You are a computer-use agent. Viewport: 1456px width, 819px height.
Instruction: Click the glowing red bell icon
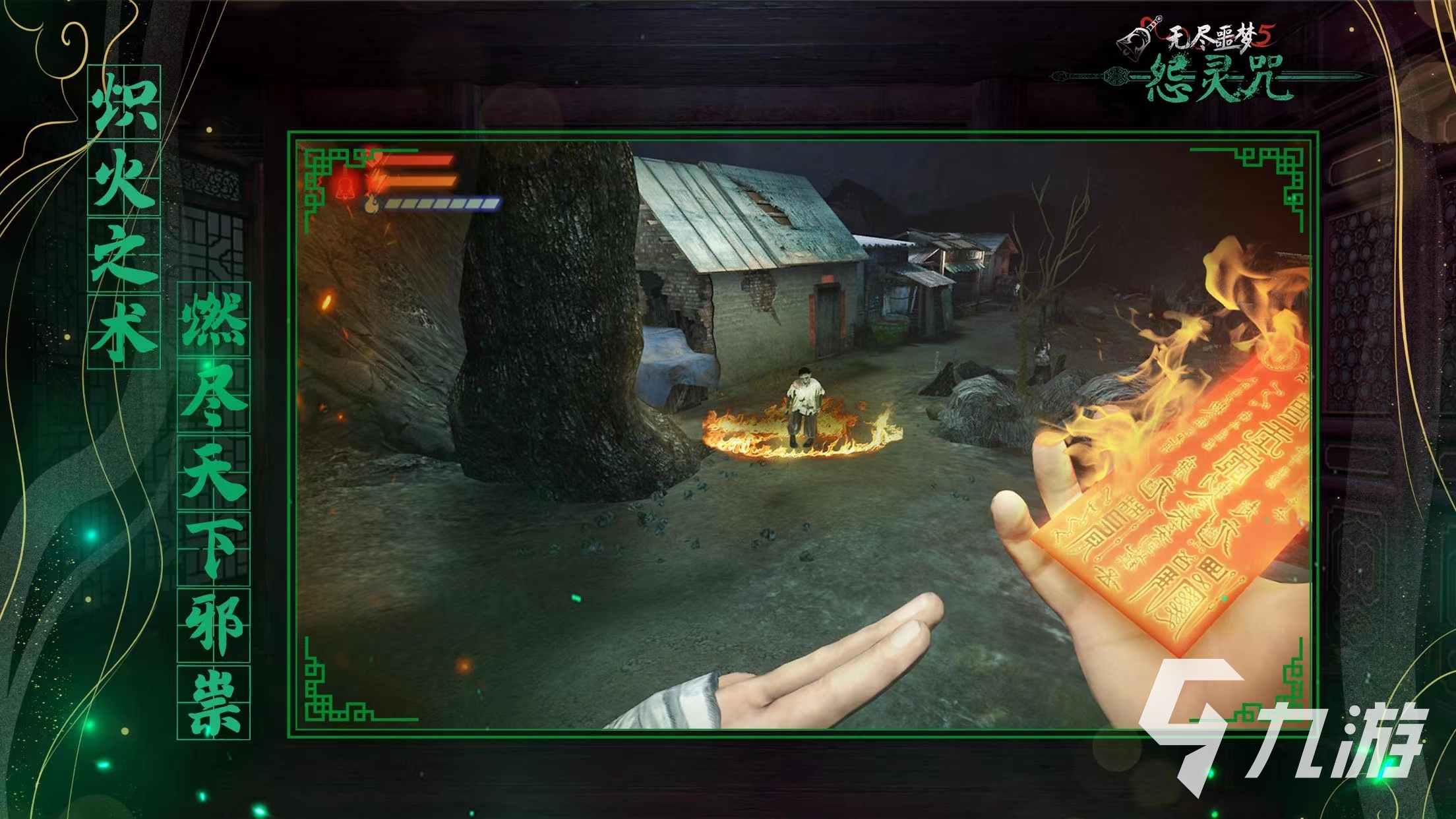[344, 185]
